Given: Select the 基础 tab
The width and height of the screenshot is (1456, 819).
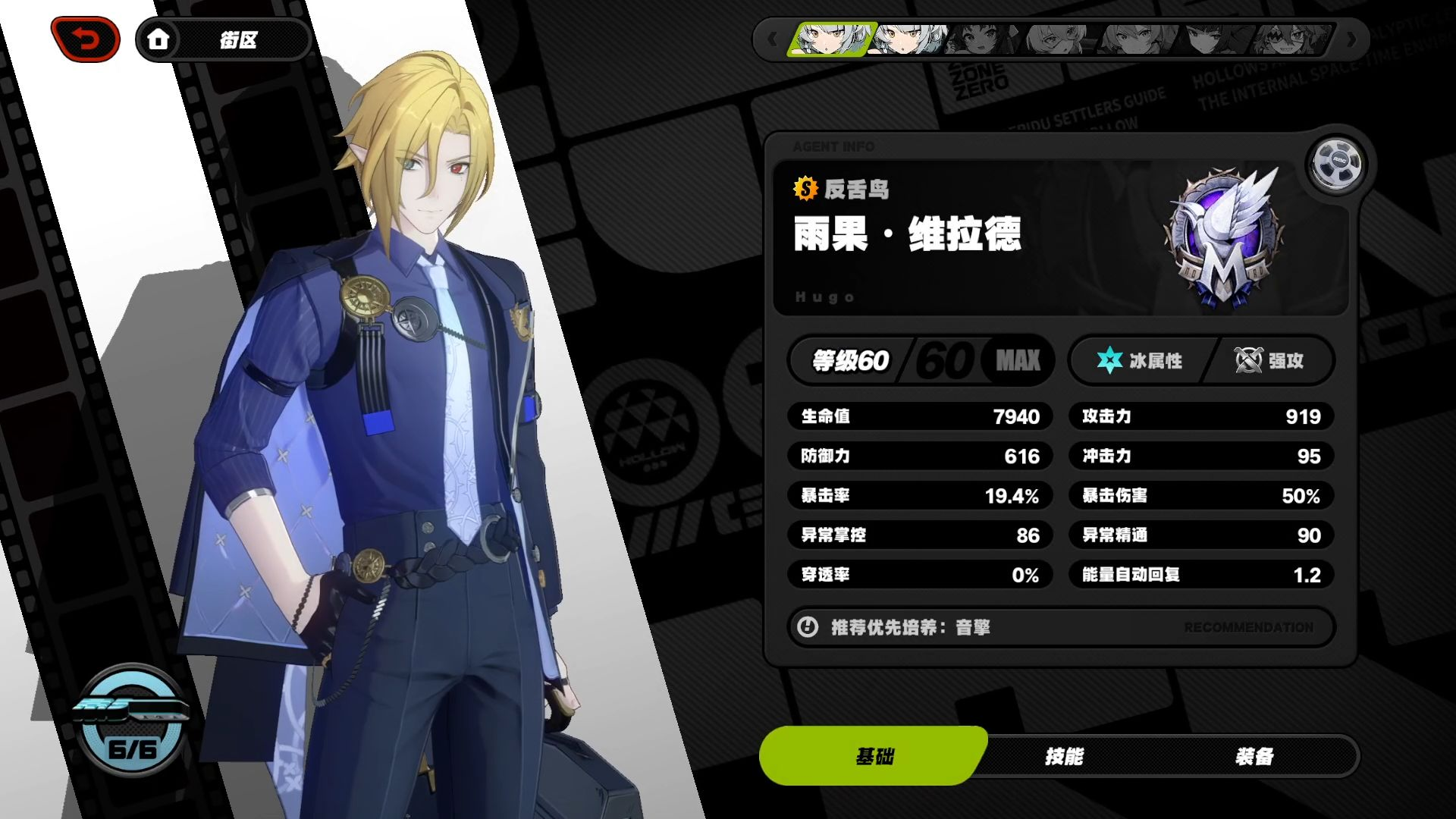Looking at the screenshot, I should coord(874,756).
